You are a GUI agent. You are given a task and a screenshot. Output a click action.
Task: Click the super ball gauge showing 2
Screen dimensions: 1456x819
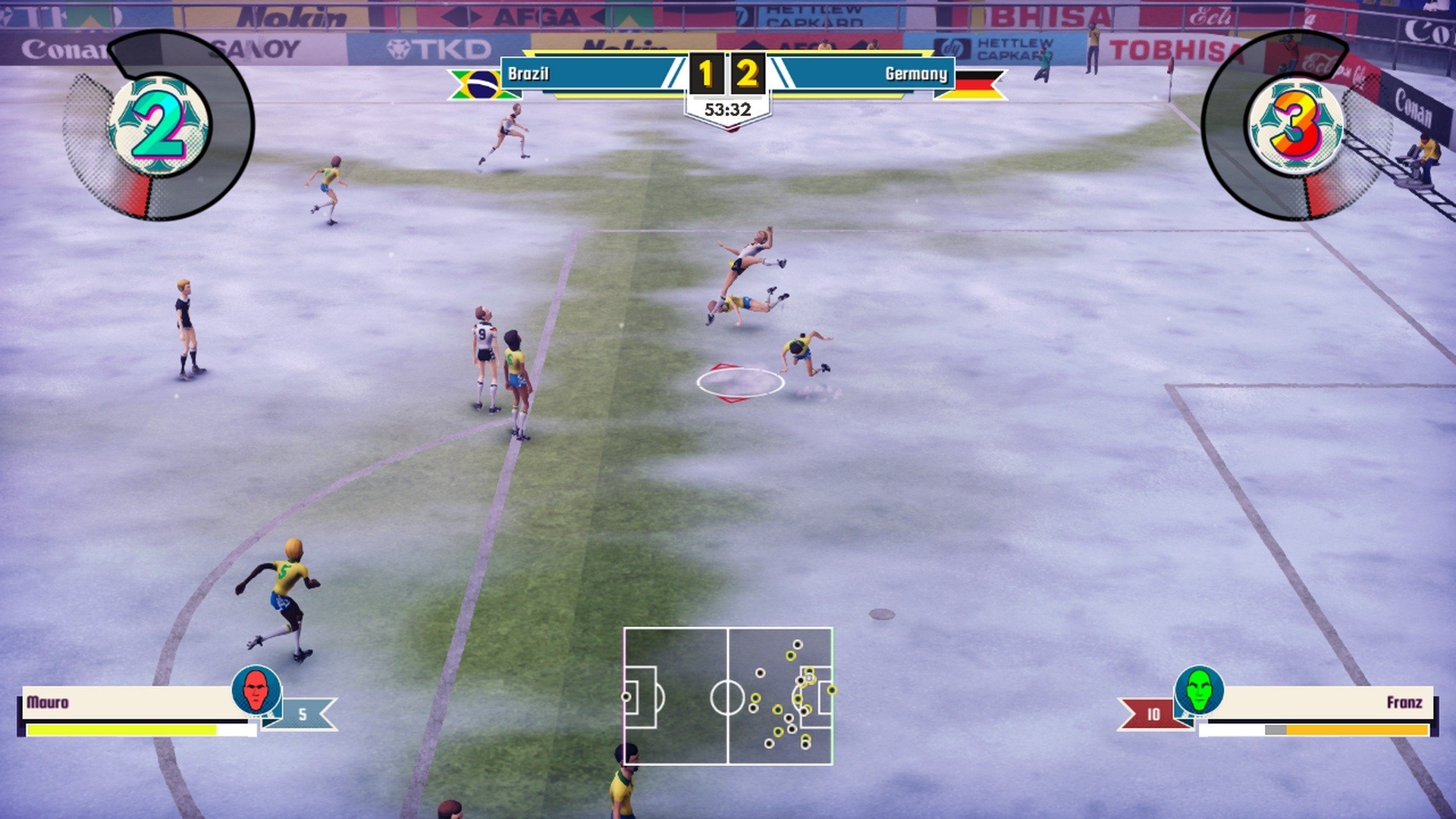(x=159, y=126)
